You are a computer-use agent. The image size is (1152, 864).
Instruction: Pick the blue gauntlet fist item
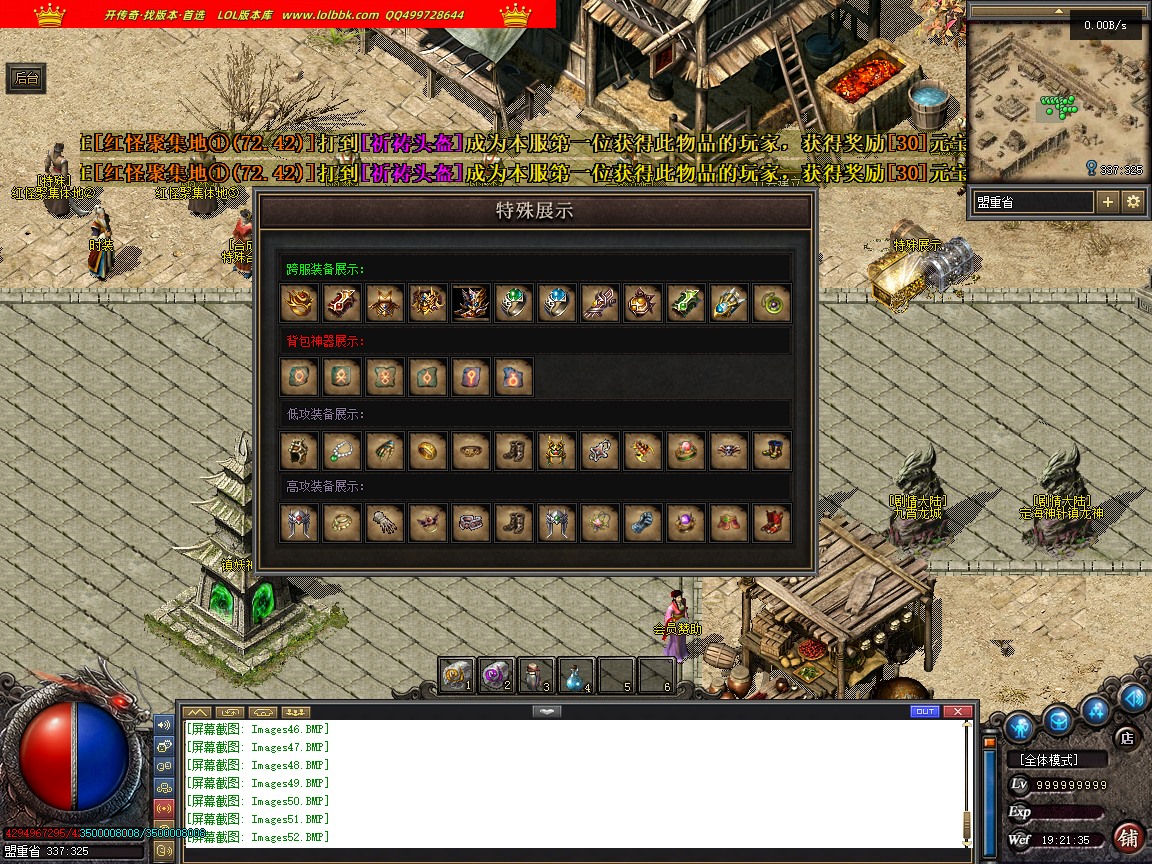pos(643,522)
